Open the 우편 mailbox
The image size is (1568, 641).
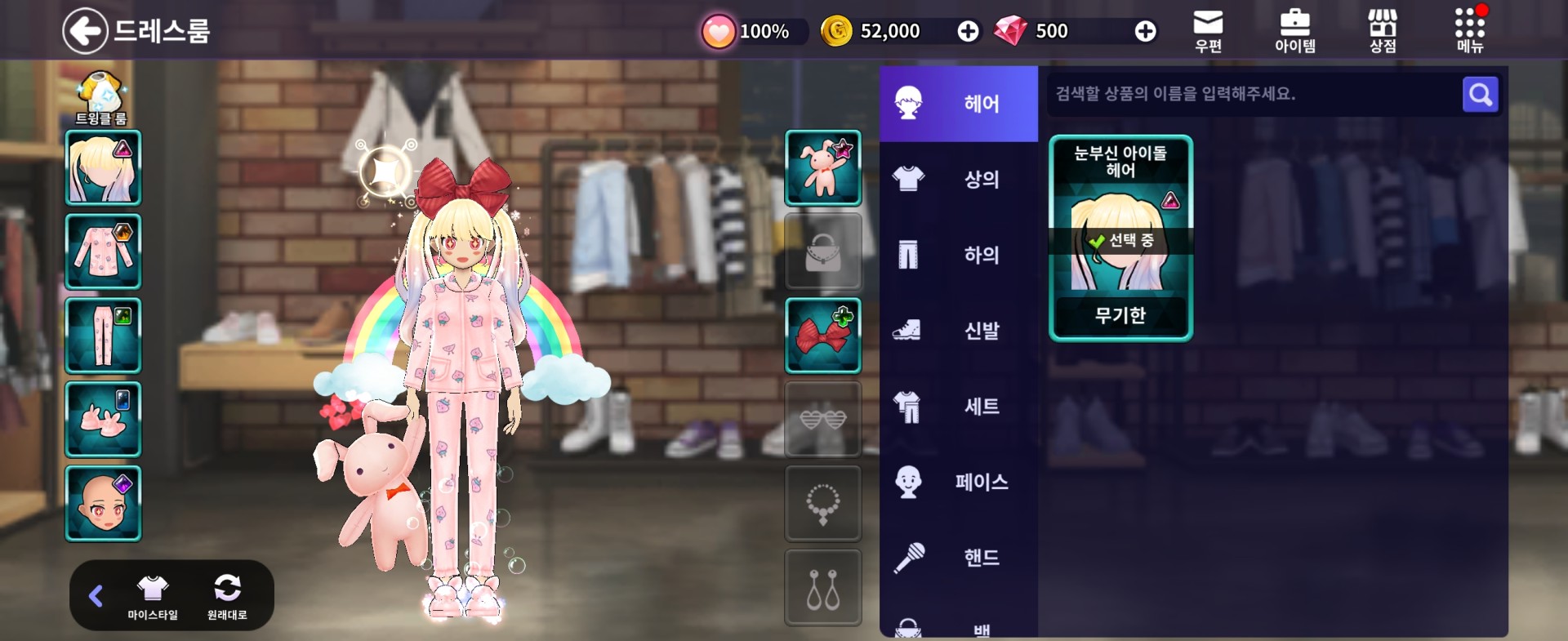click(x=1208, y=31)
